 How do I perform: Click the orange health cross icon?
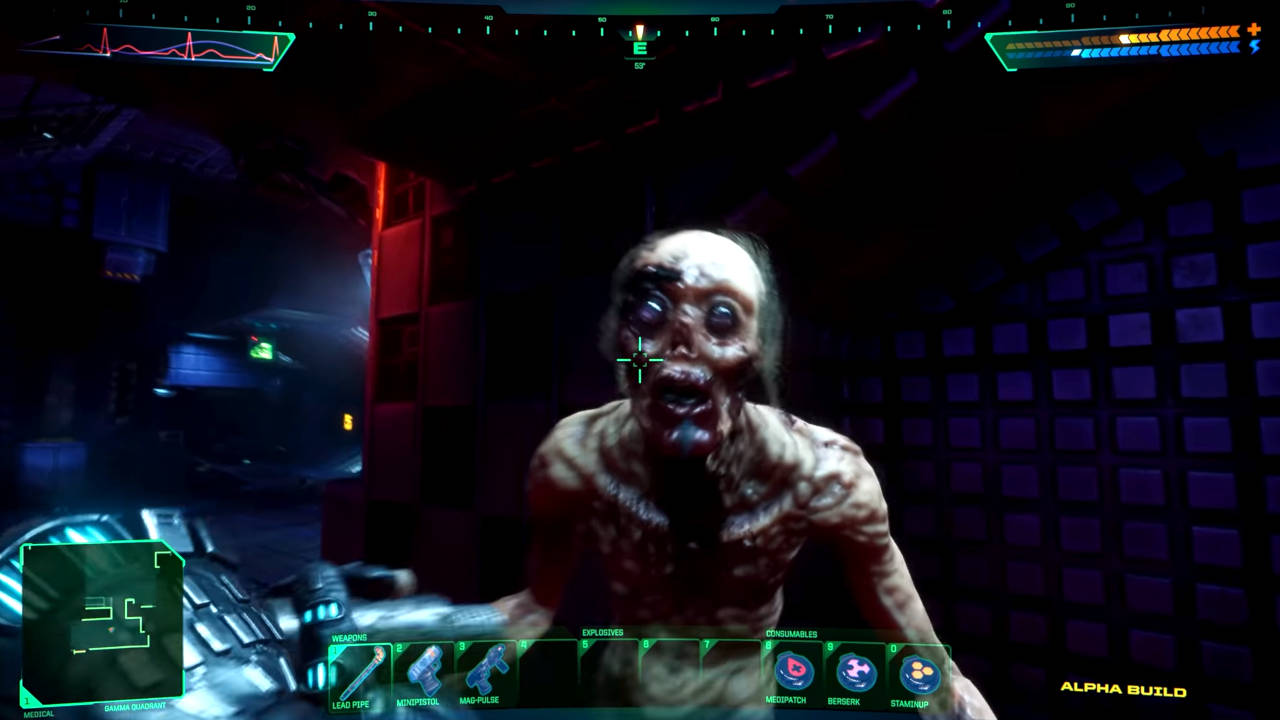(1252, 30)
